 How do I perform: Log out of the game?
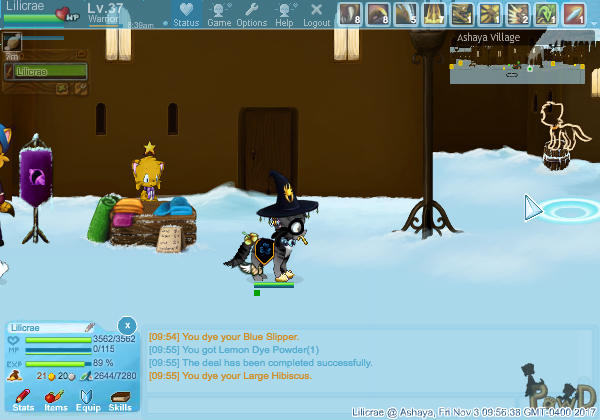pos(316,14)
